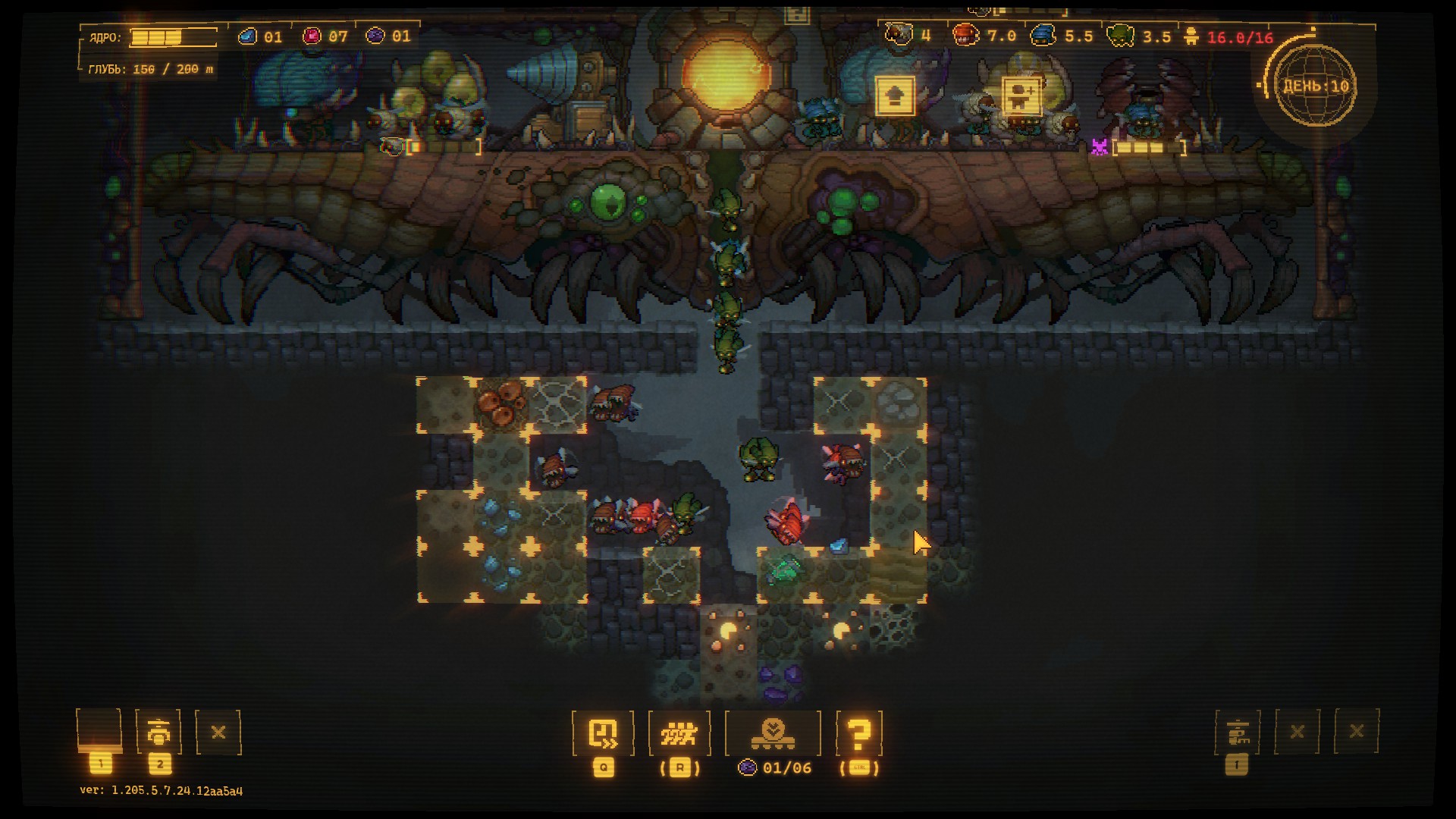Click the add-unit button with plus sign
This screenshot has width=1456, height=819.
coord(1021,96)
